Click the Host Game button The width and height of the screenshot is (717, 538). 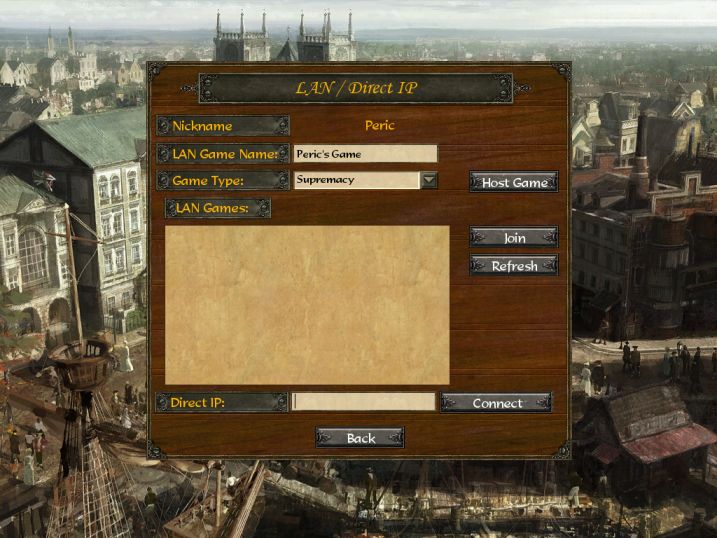[514, 182]
